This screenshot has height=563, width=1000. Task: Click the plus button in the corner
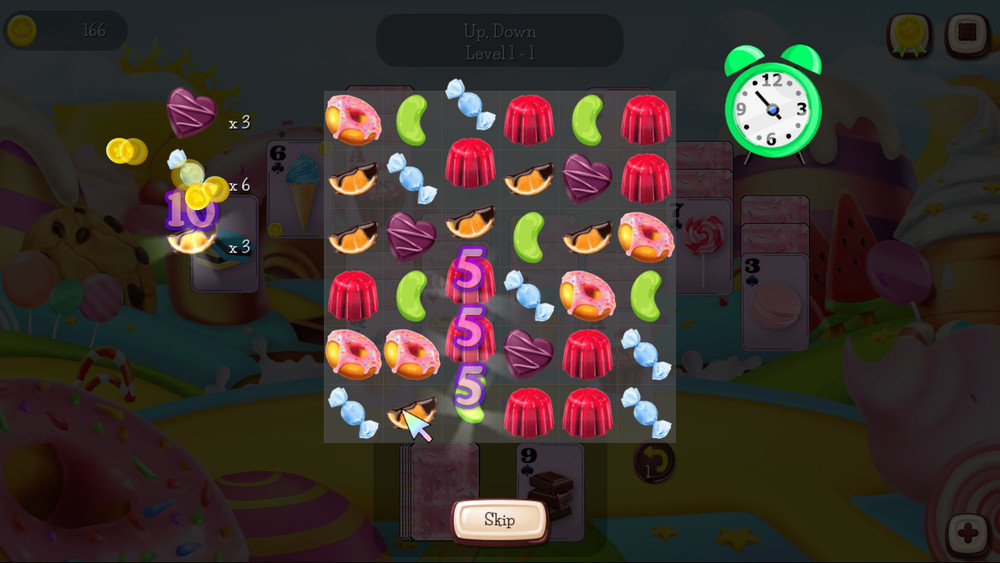pos(967,533)
